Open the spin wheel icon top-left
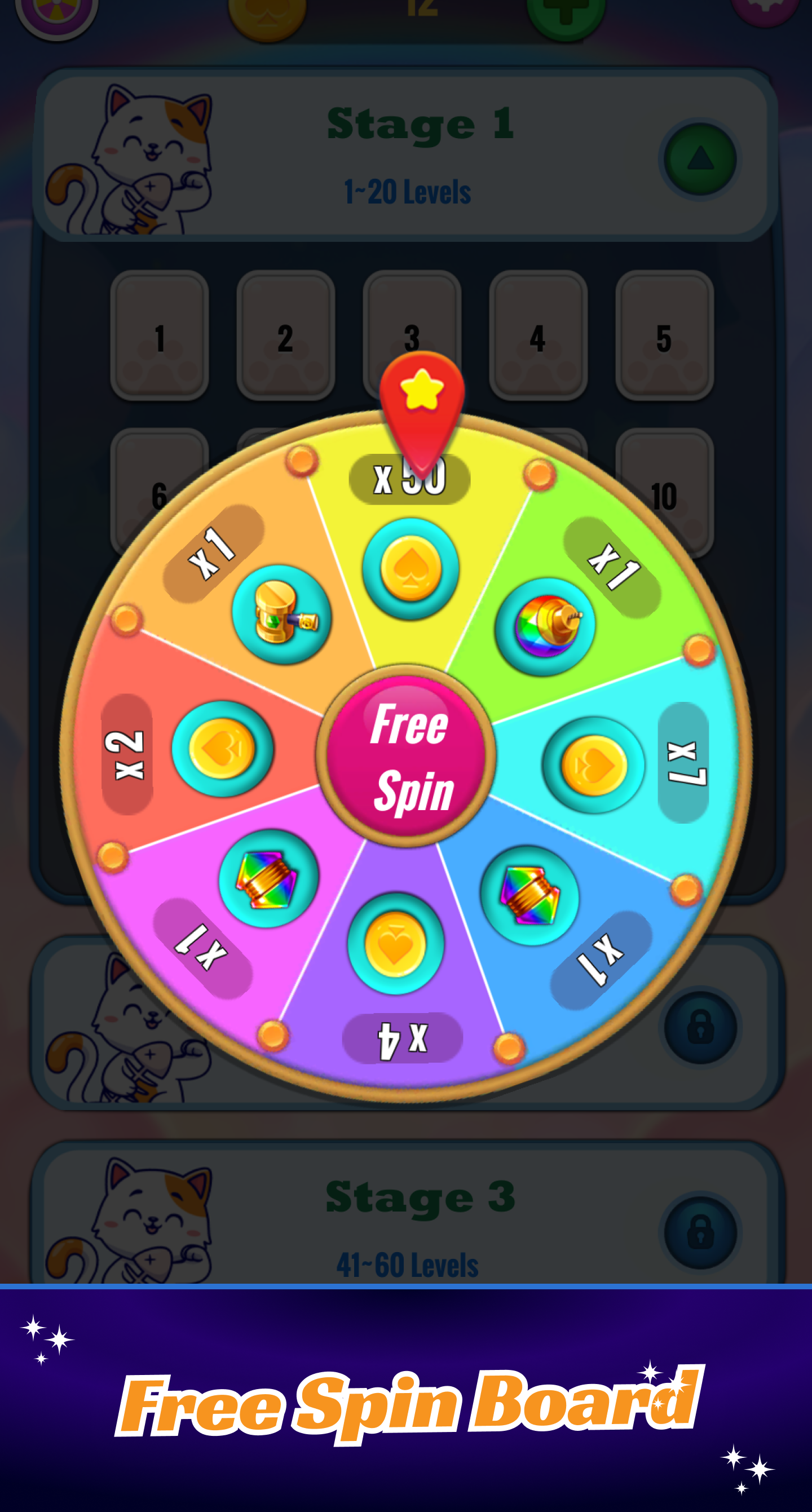Image resolution: width=812 pixels, height=1512 pixels. point(59,9)
